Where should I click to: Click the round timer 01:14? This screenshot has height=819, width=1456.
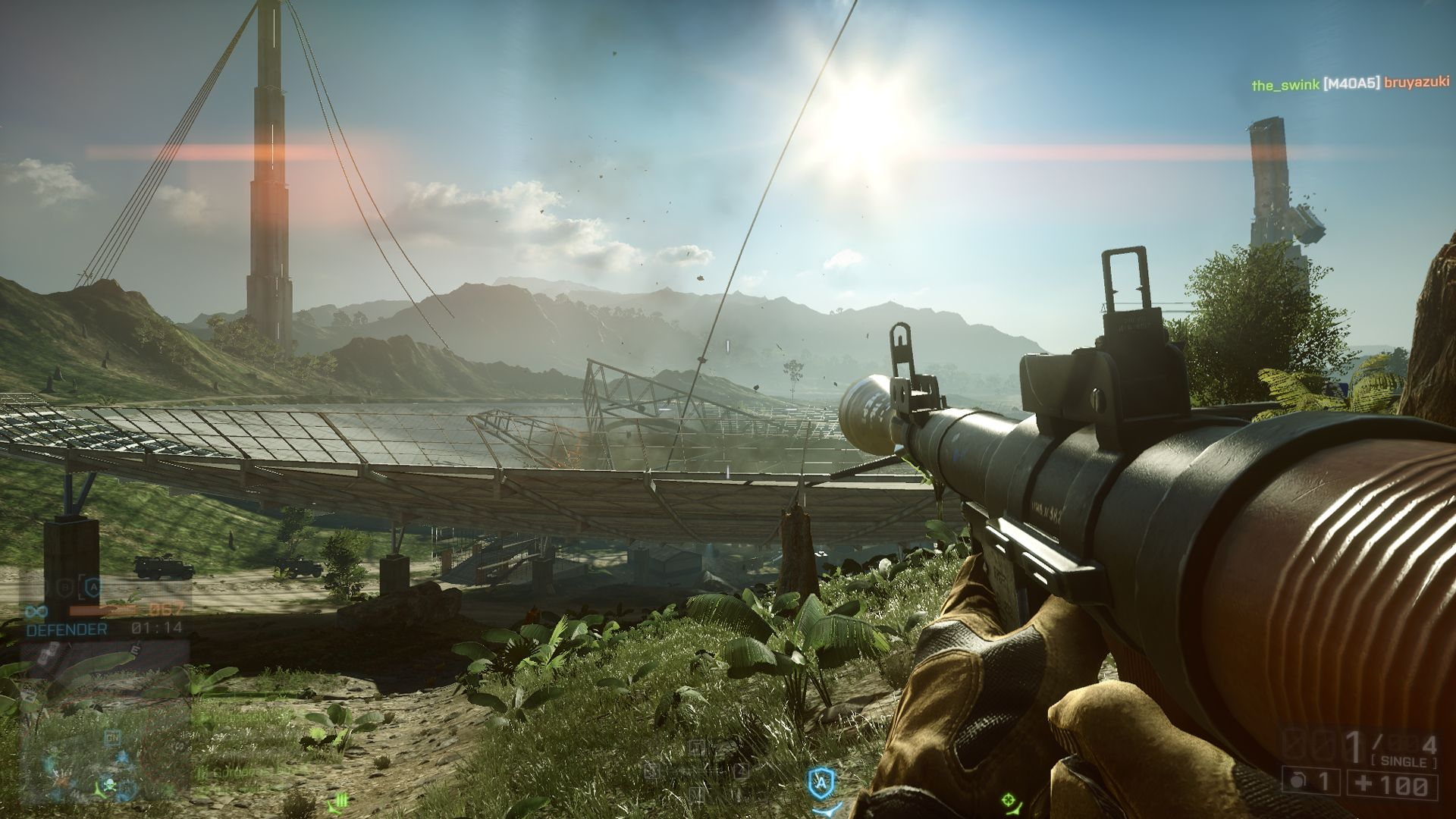[x=158, y=627]
